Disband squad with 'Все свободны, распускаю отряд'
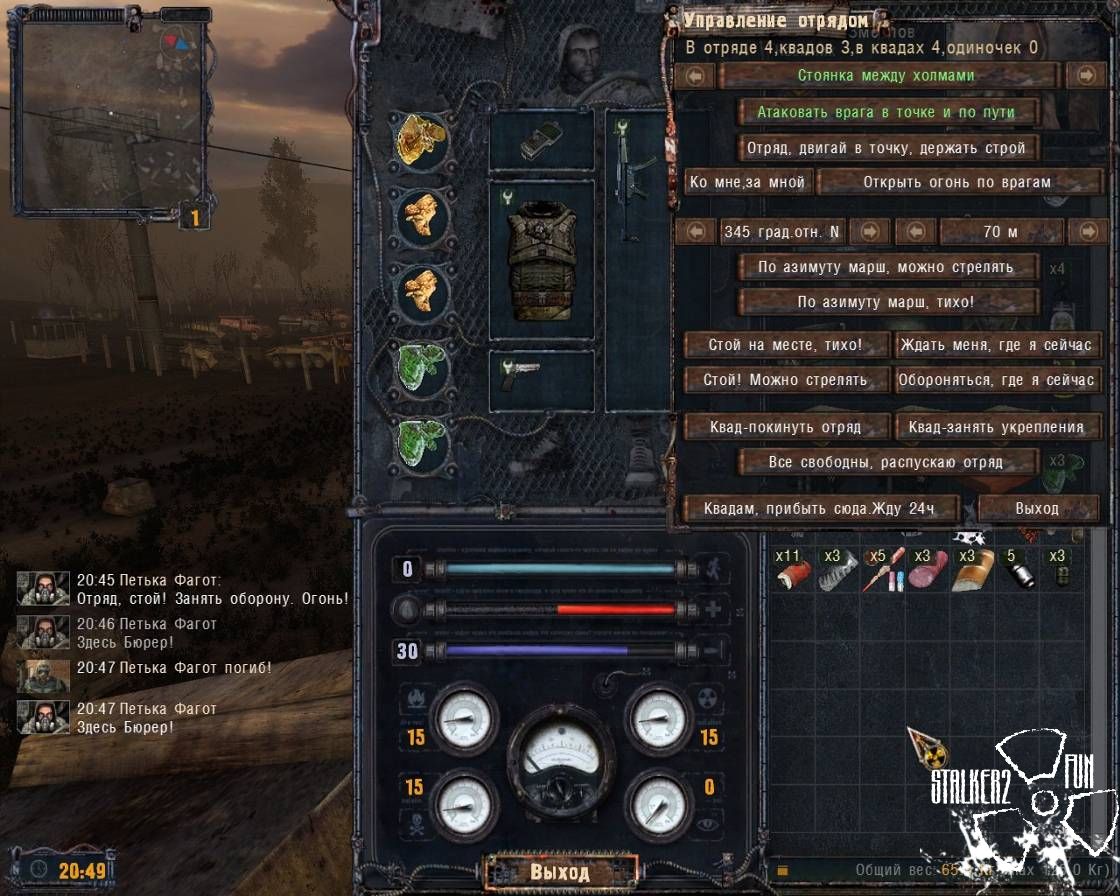The height and width of the screenshot is (896, 1120). [x=887, y=462]
